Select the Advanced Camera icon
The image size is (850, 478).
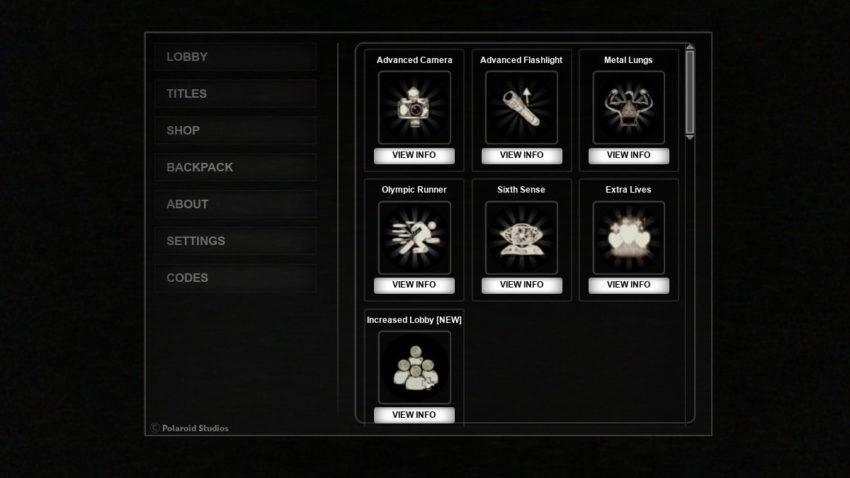click(x=414, y=107)
